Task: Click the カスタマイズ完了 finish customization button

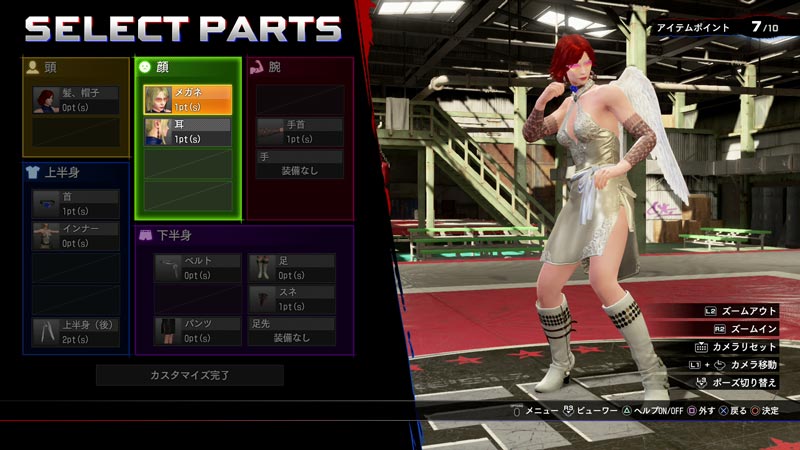Action: point(190,375)
